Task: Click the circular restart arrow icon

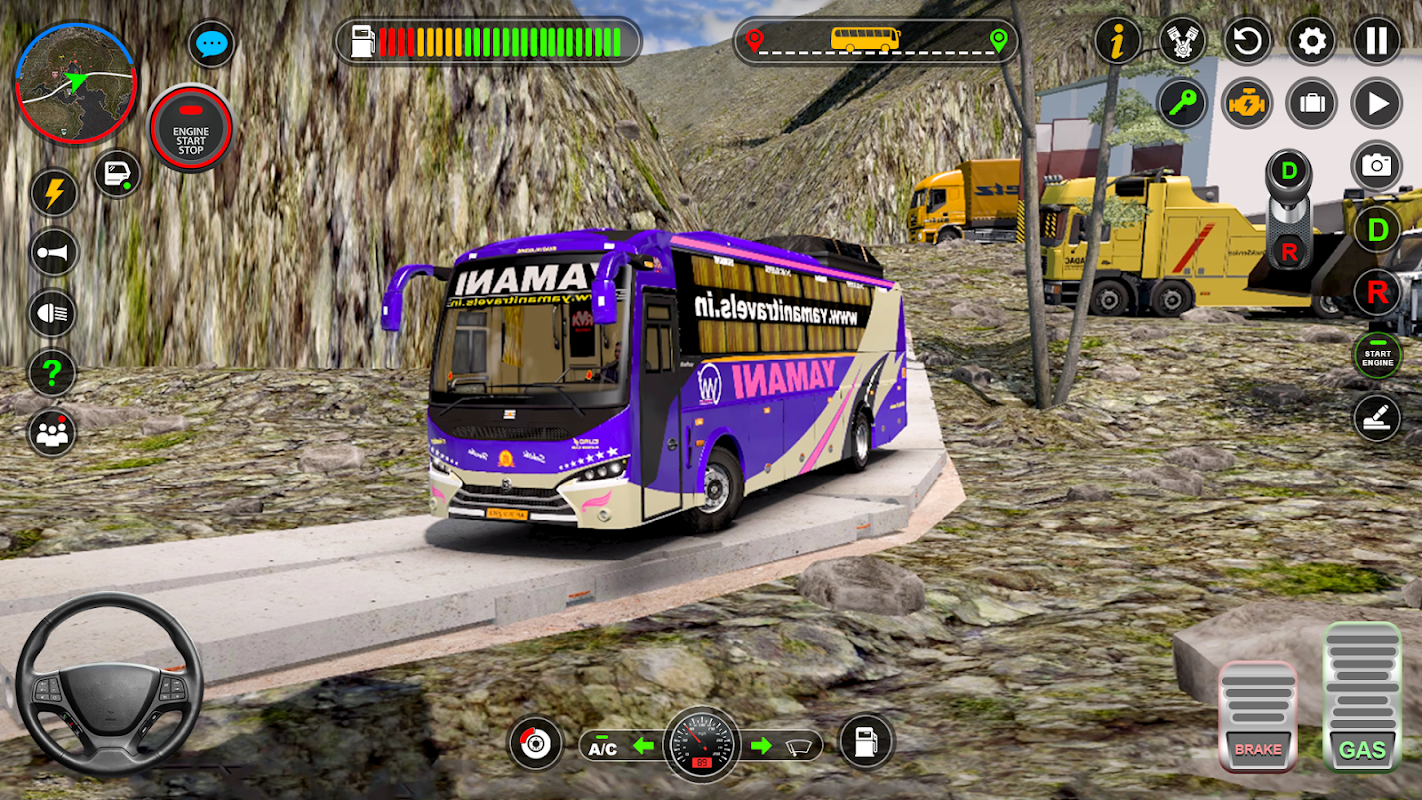Action: point(1247,41)
